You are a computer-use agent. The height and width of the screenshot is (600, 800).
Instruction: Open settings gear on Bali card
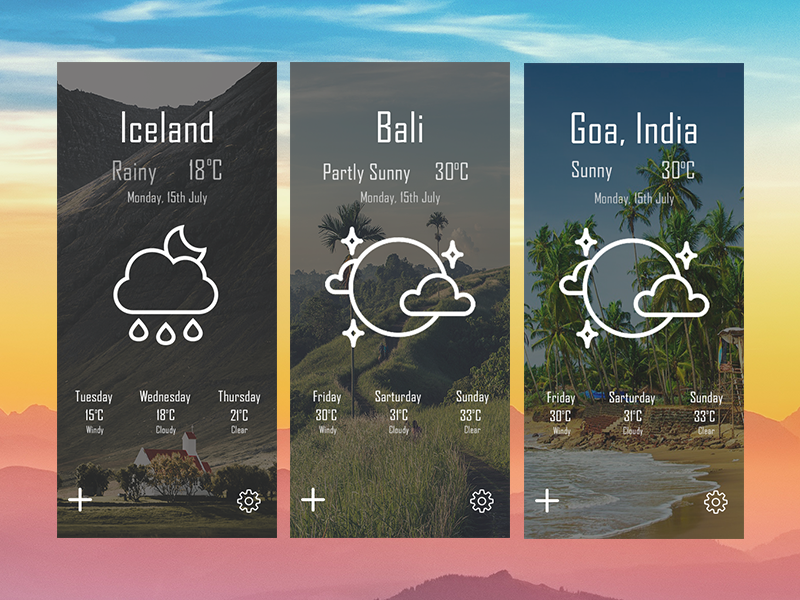point(481,501)
